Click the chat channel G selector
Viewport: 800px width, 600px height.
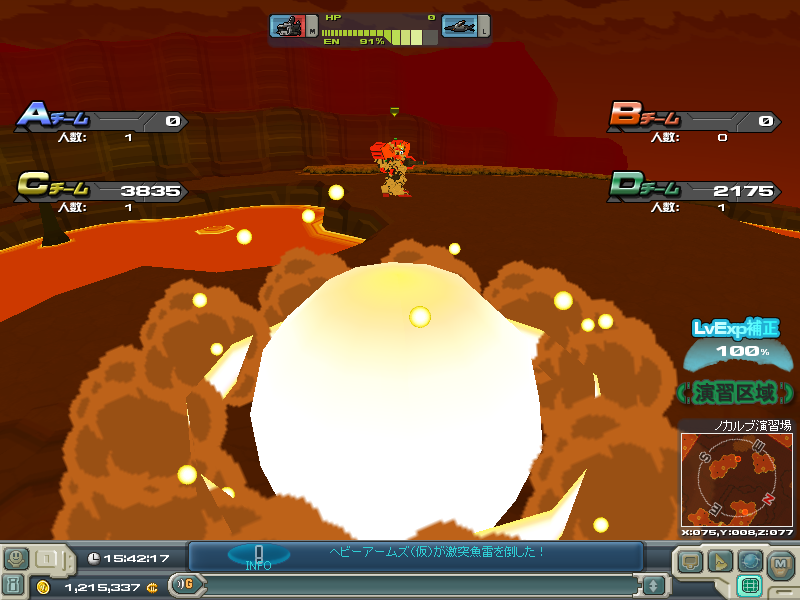click(x=183, y=584)
